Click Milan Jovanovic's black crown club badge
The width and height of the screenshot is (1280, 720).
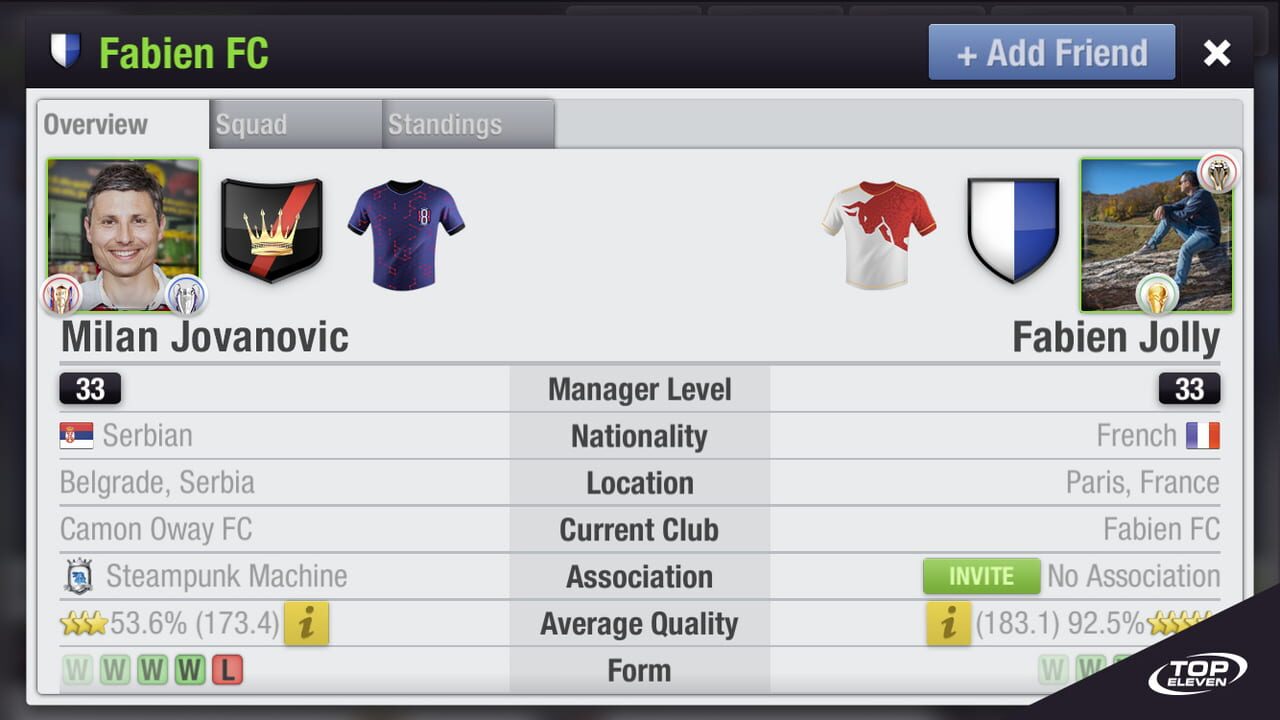pos(270,232)
